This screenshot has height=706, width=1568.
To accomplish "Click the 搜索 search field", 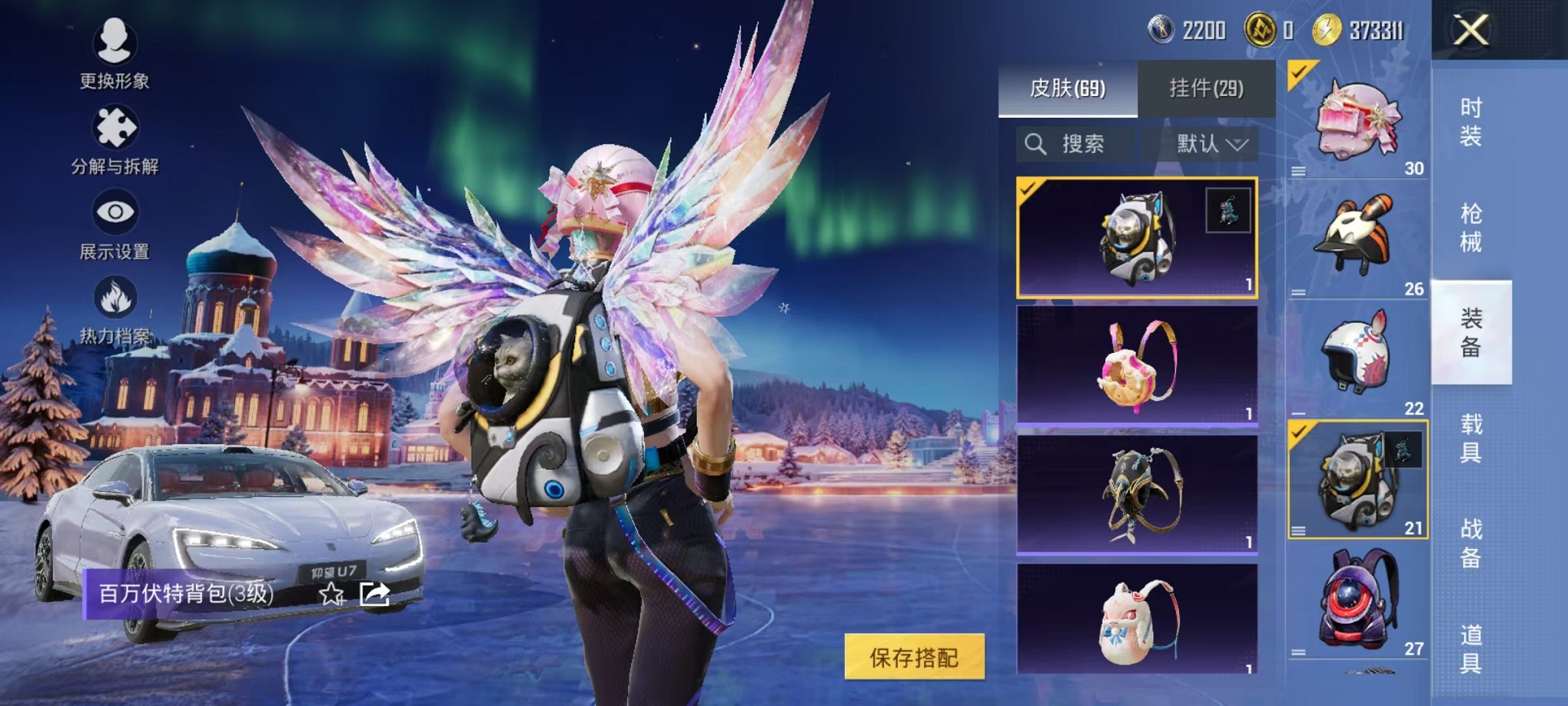I will [1075, 144].
